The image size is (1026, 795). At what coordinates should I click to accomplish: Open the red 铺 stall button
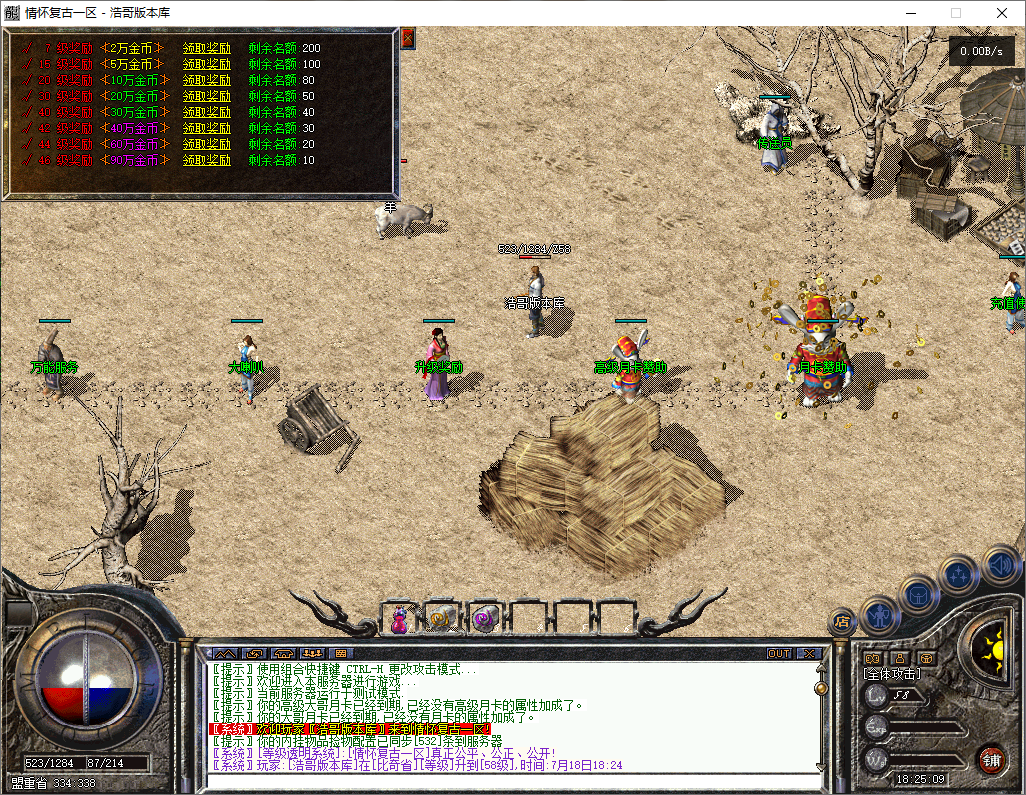pyautogui.click(x=992, y=758)
